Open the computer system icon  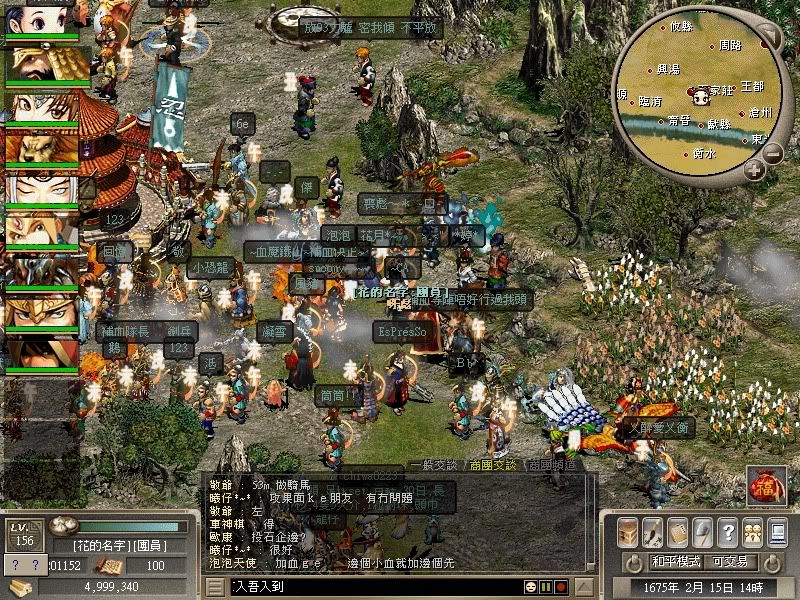click(776, 532)
